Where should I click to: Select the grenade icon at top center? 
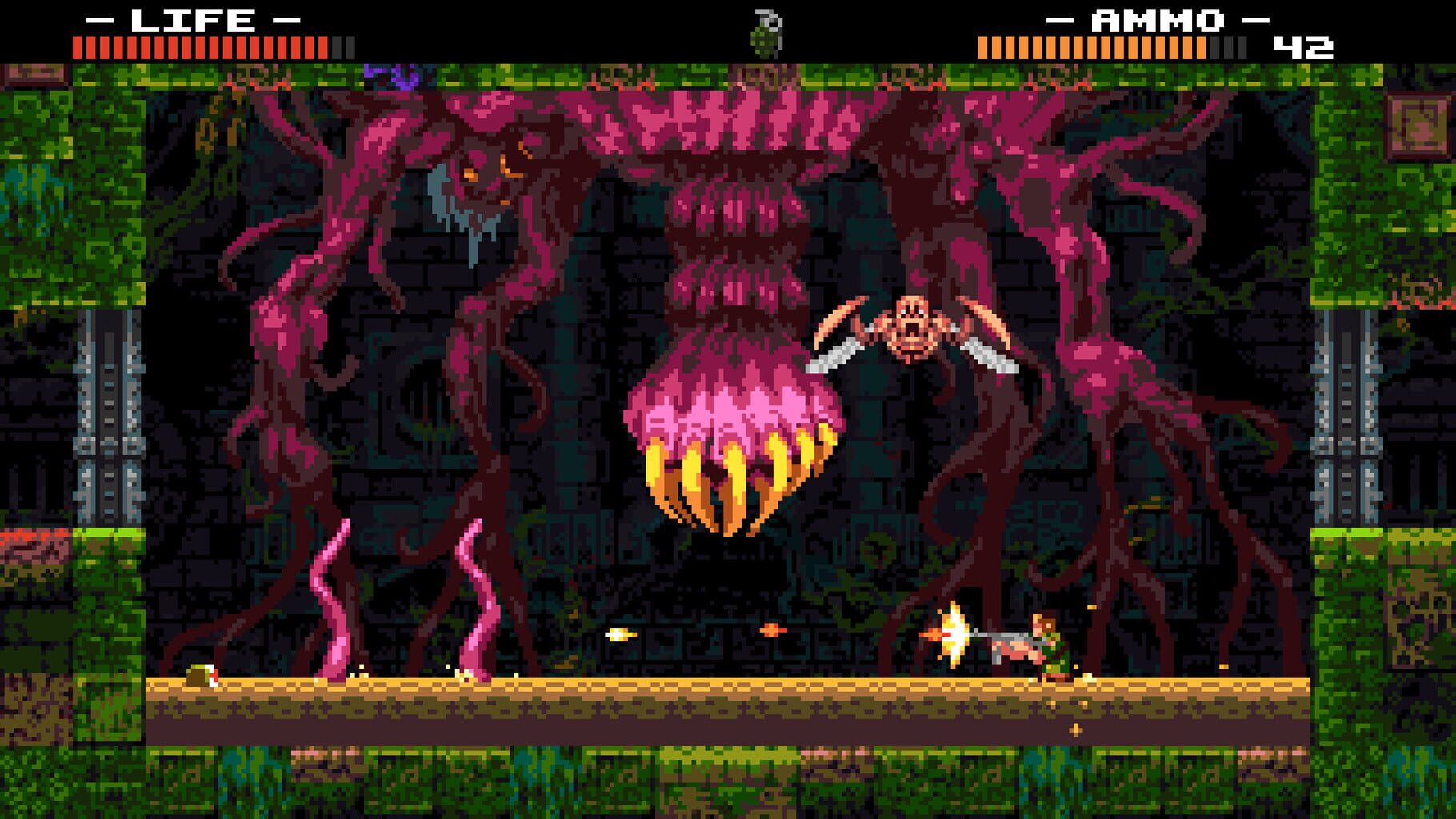click(766, 32)
